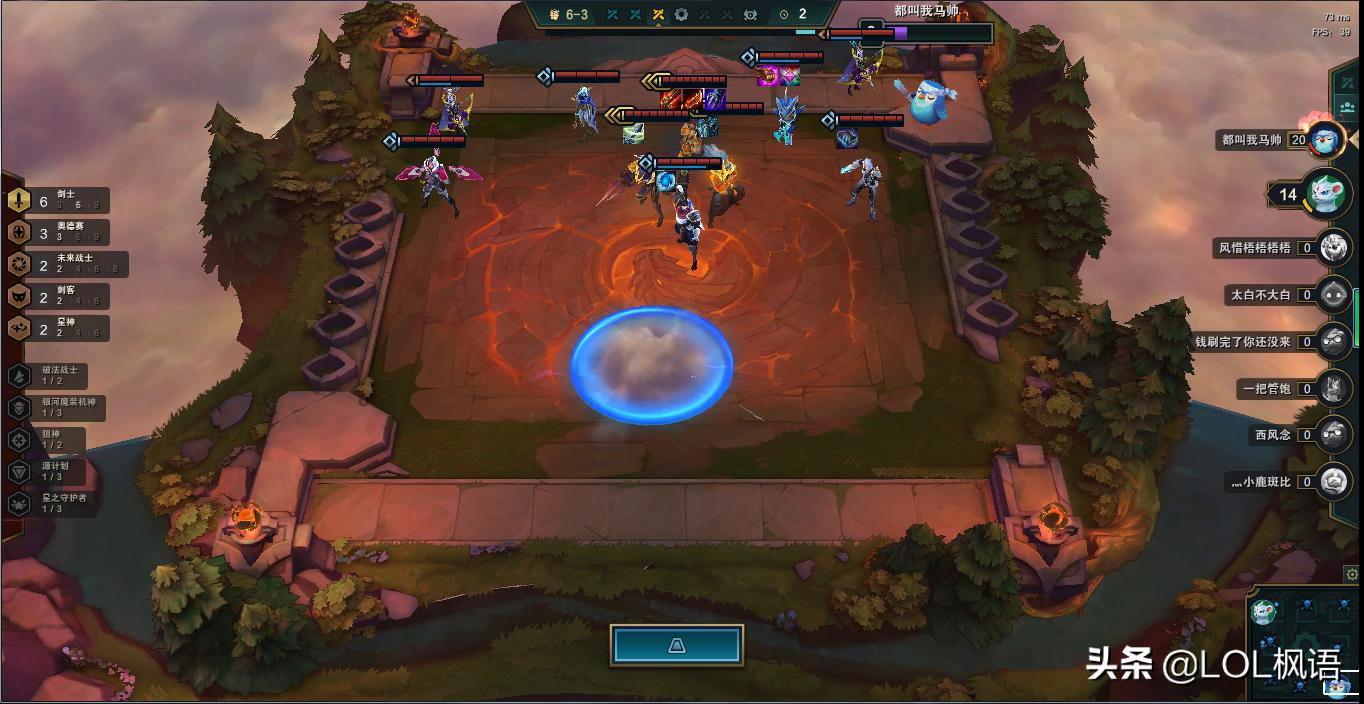Click the 星神 trait entry
The width and height of the screenshot is (1364, 704).
click(x=60, y=328)
